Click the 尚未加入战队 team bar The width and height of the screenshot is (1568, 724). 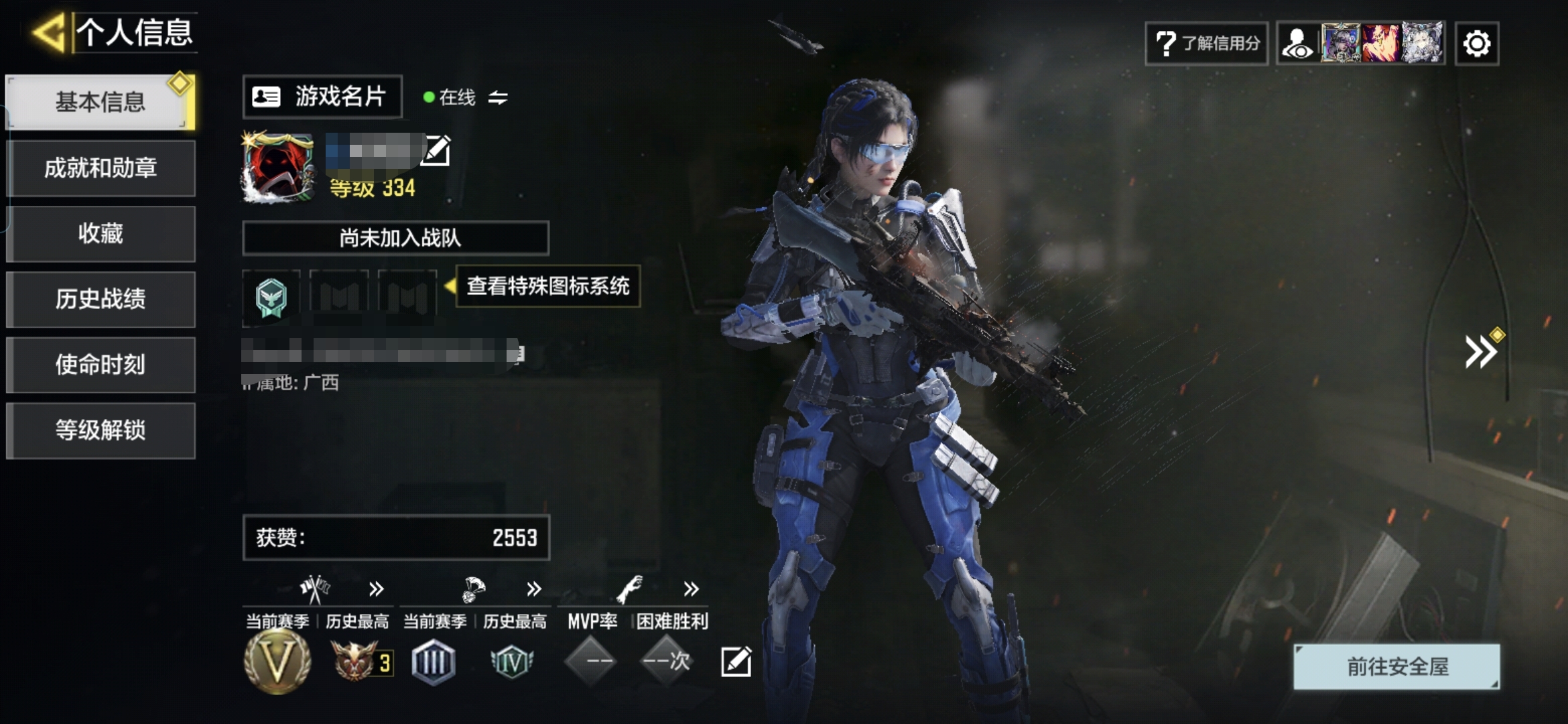[x=395, y=238]
